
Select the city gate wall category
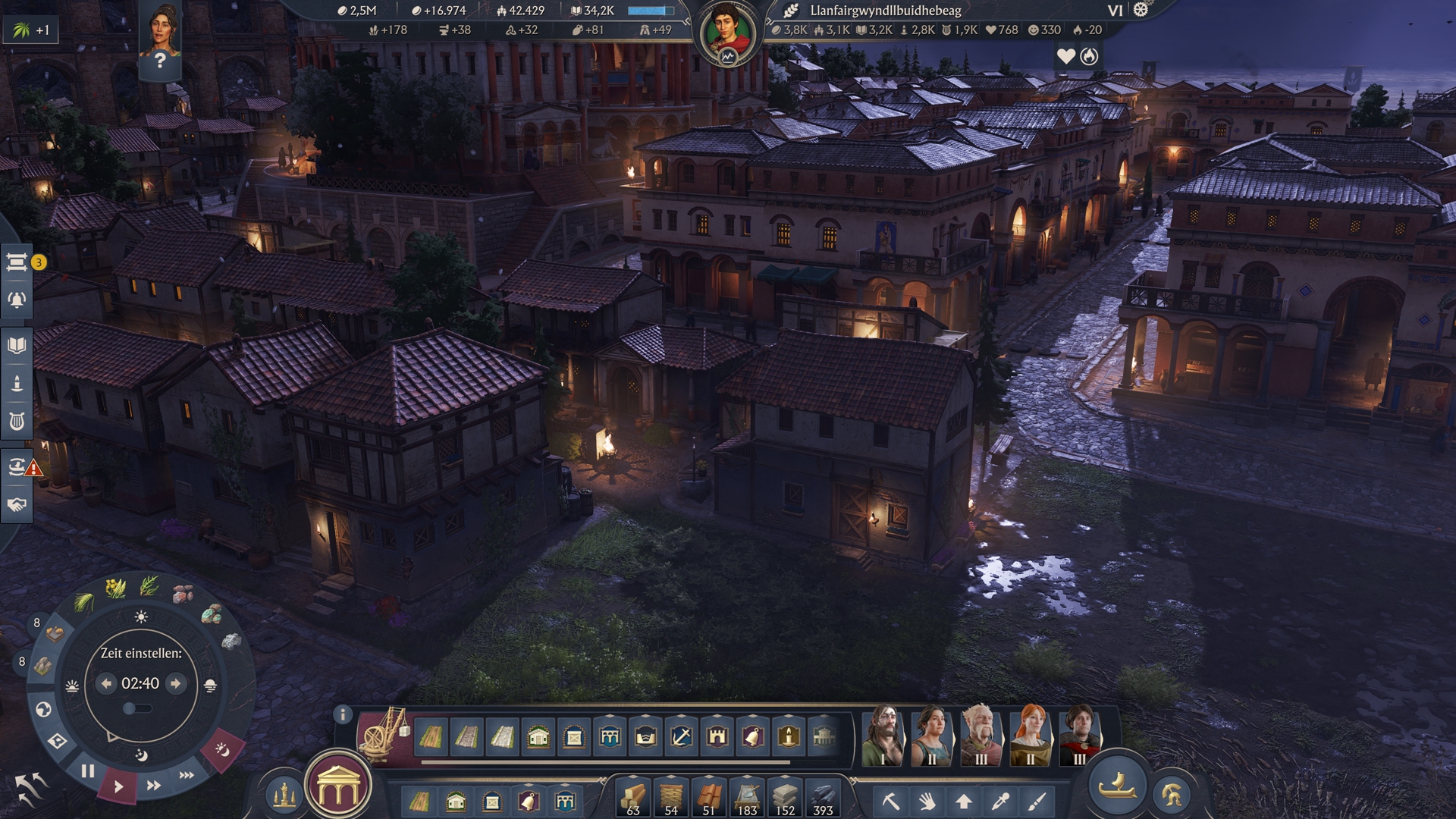click(717, 736)
